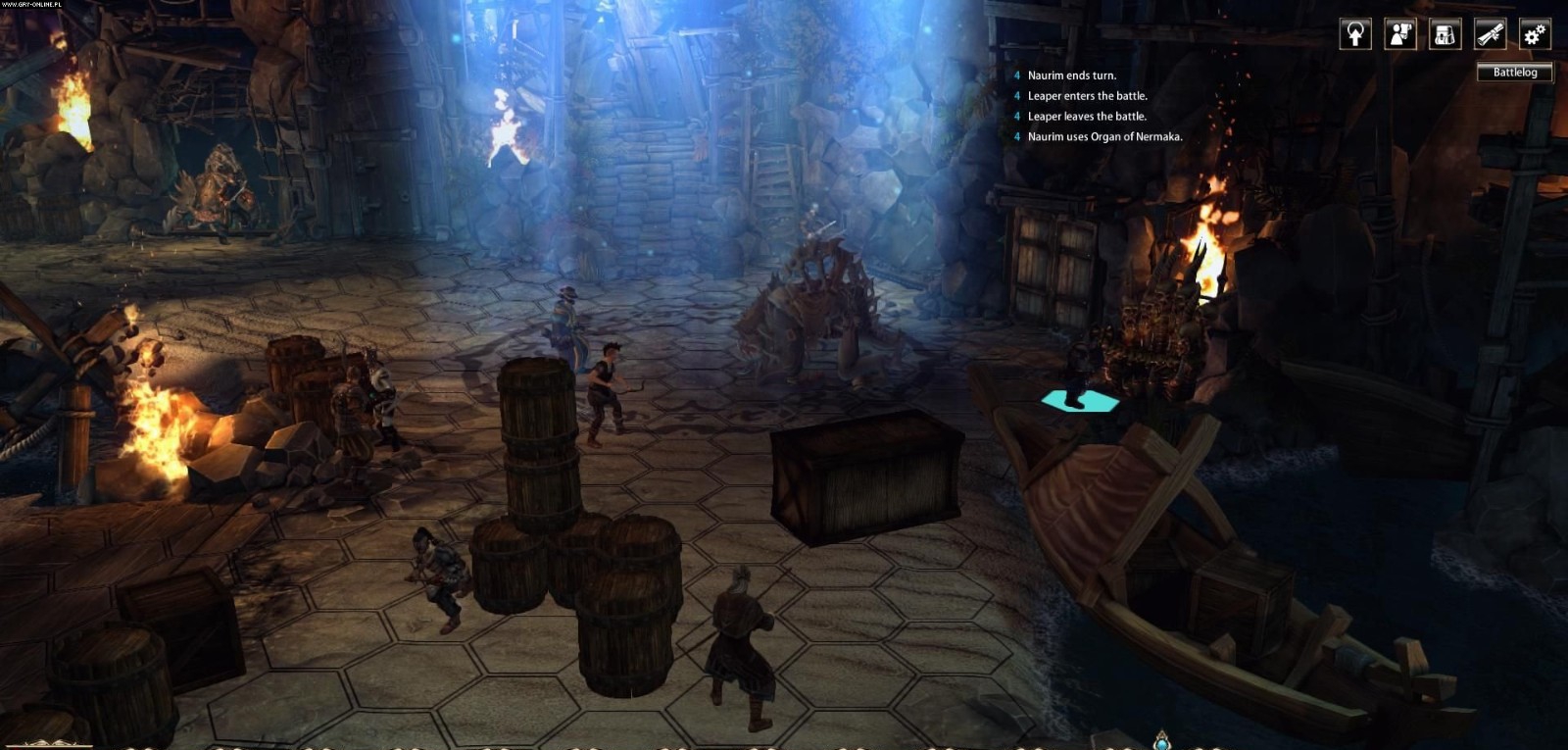Open the quest scroll journal

1490,34
